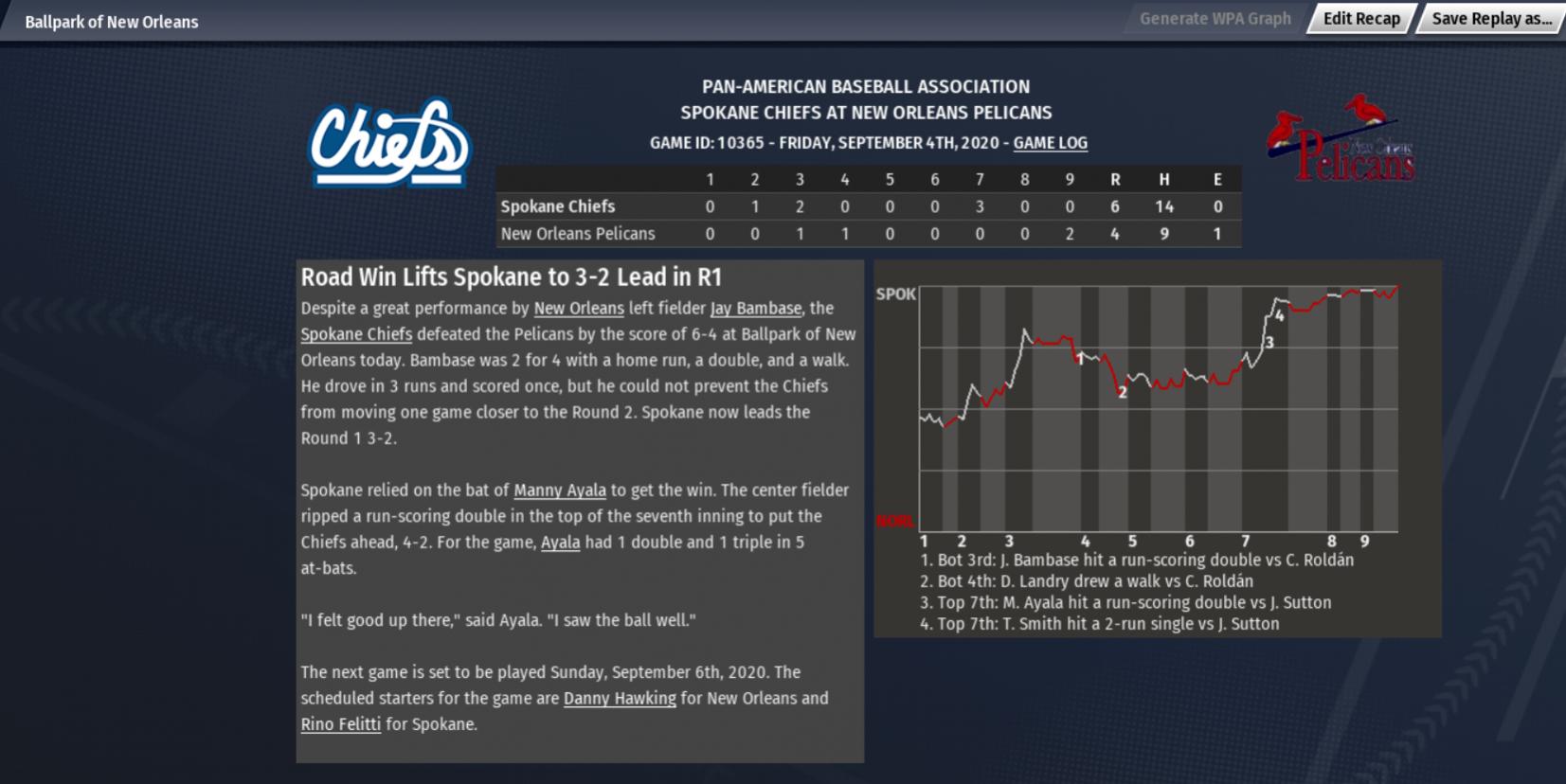Click the Pelicans team logo
This screenshot has width=1566, height=784.
tap(1341, 140)
